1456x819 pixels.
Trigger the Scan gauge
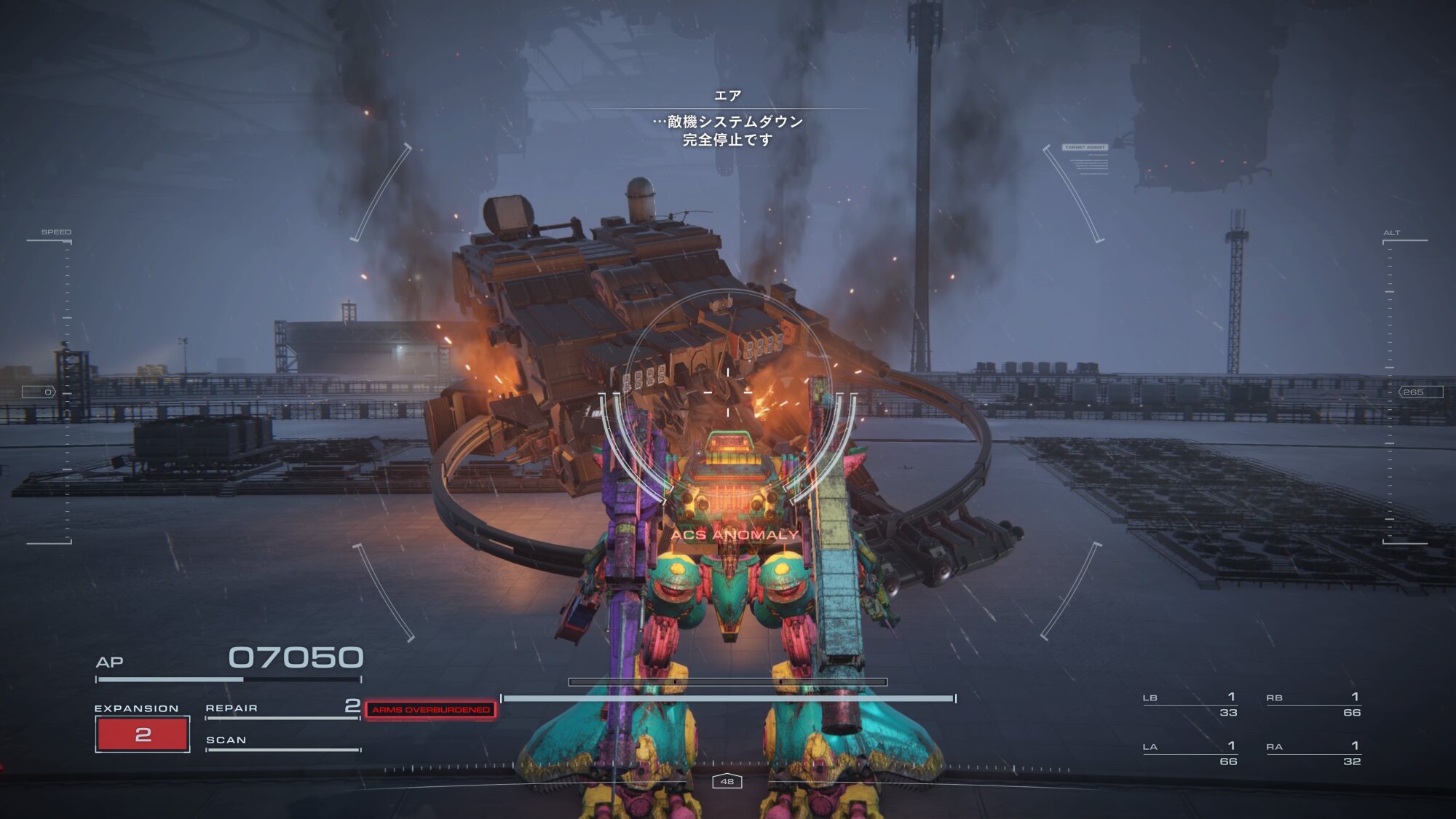[x=282, y=742]
